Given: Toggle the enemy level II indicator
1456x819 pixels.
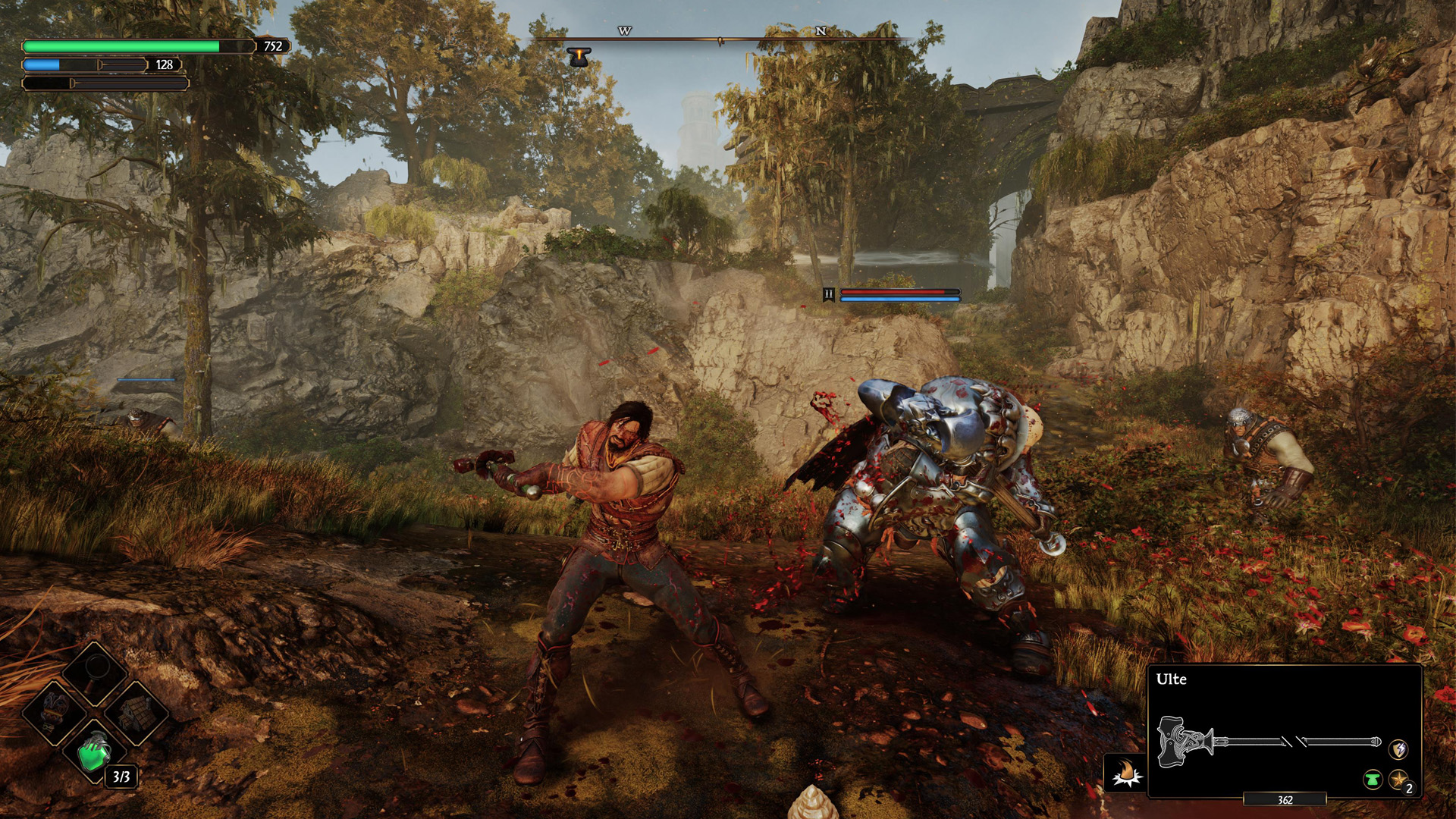Looking at the screenshot, I should point(829,294).
